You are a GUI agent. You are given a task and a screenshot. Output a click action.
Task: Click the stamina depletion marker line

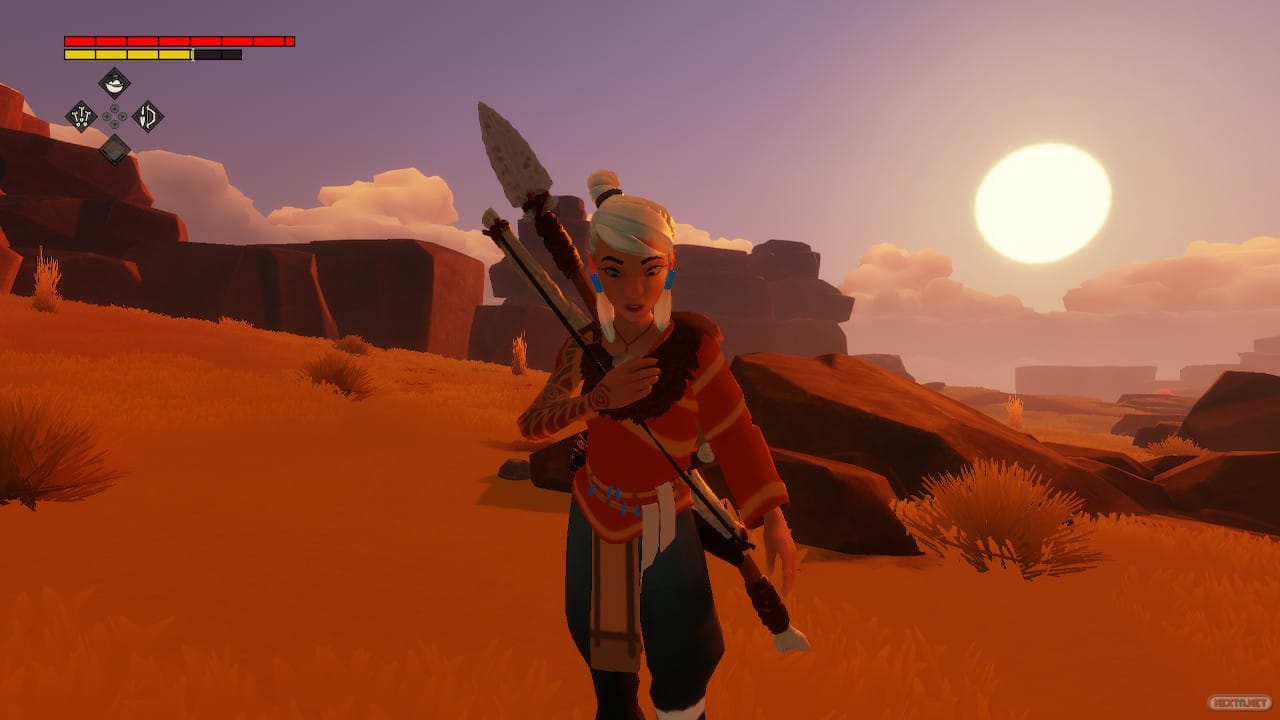click(x=192, y=54)
